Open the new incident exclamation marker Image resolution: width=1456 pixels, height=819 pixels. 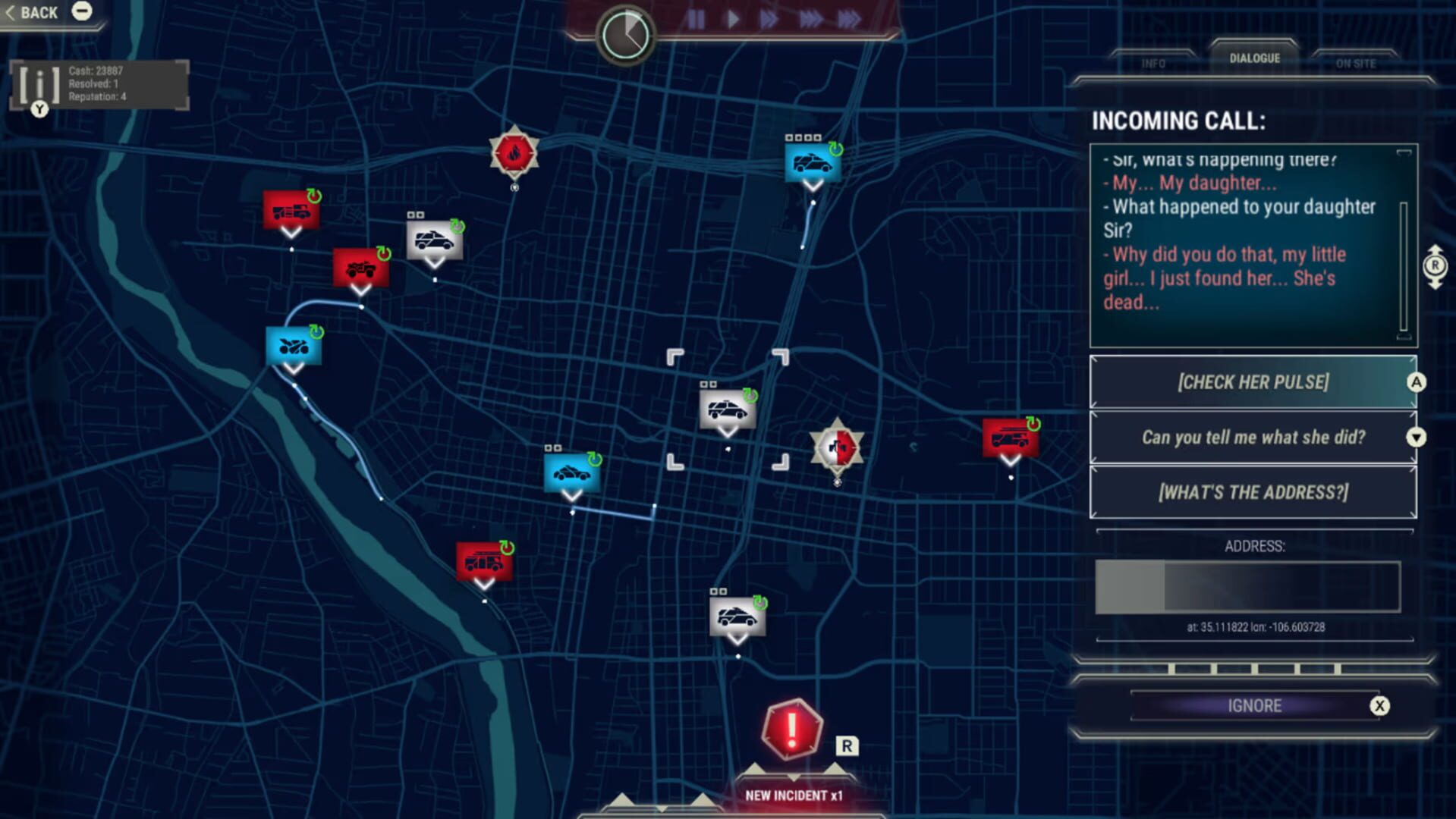[x=791, y=730]
